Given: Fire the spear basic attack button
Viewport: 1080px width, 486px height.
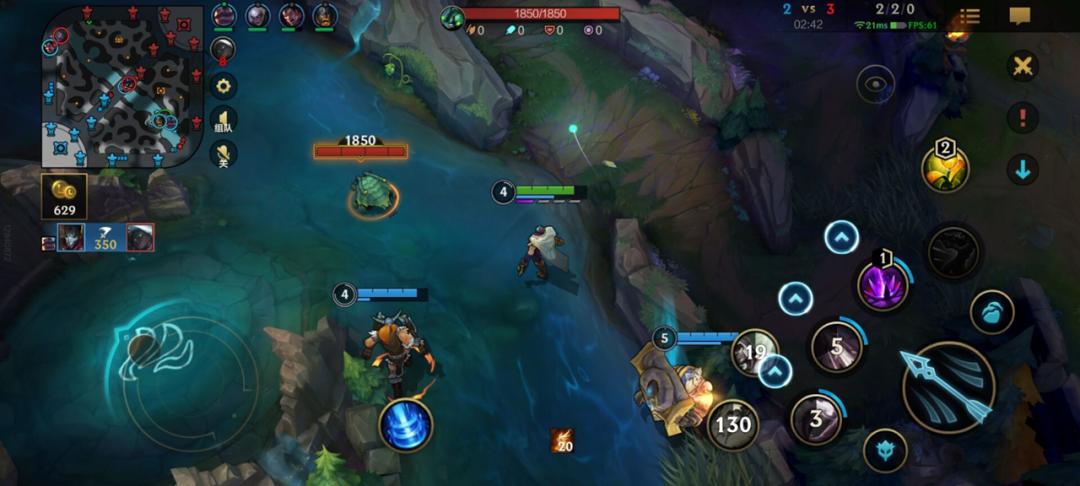Looking at the screenshot, I should (x=947, y=387).
